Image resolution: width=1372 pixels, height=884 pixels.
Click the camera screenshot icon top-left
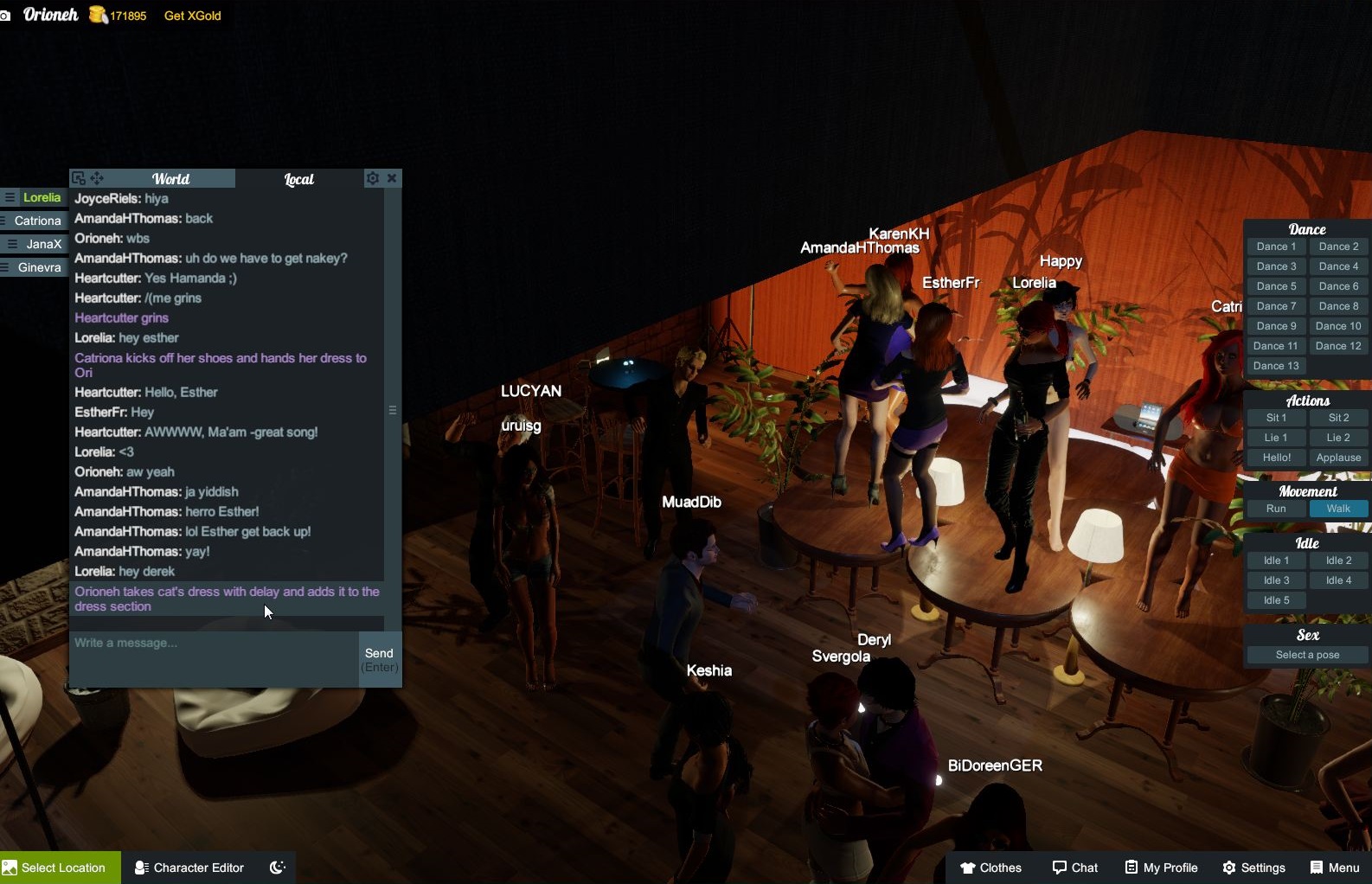[x=7, y=16]
